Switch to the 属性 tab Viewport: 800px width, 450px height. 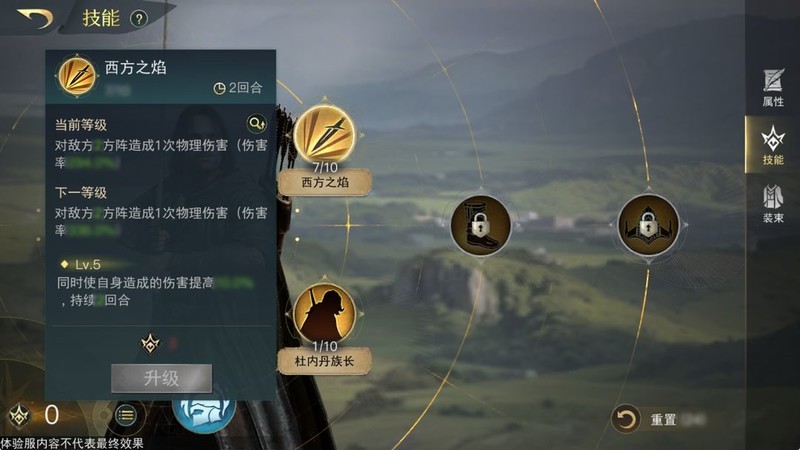773,87
